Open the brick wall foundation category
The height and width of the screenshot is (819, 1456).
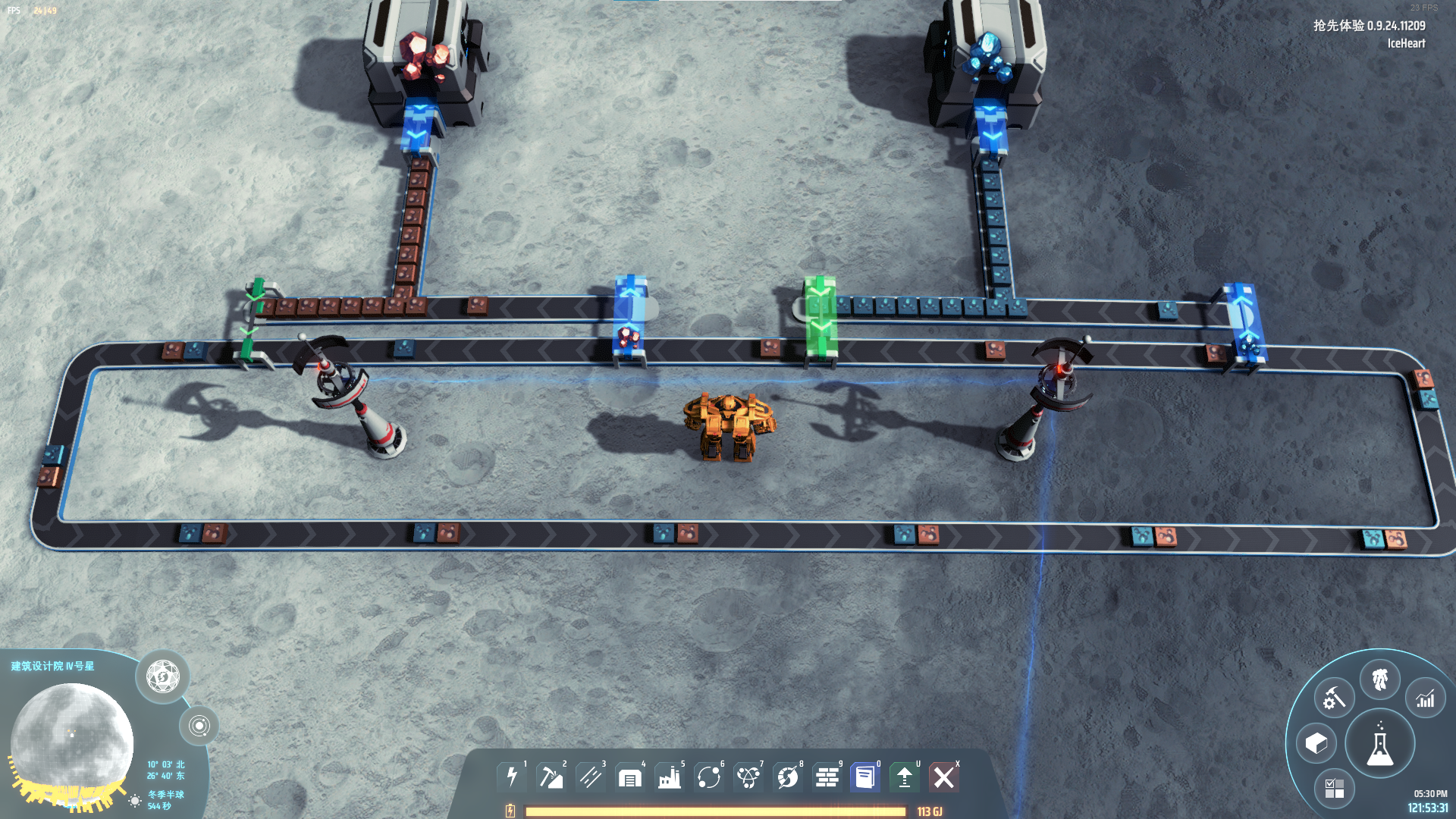tap(827, 777)
